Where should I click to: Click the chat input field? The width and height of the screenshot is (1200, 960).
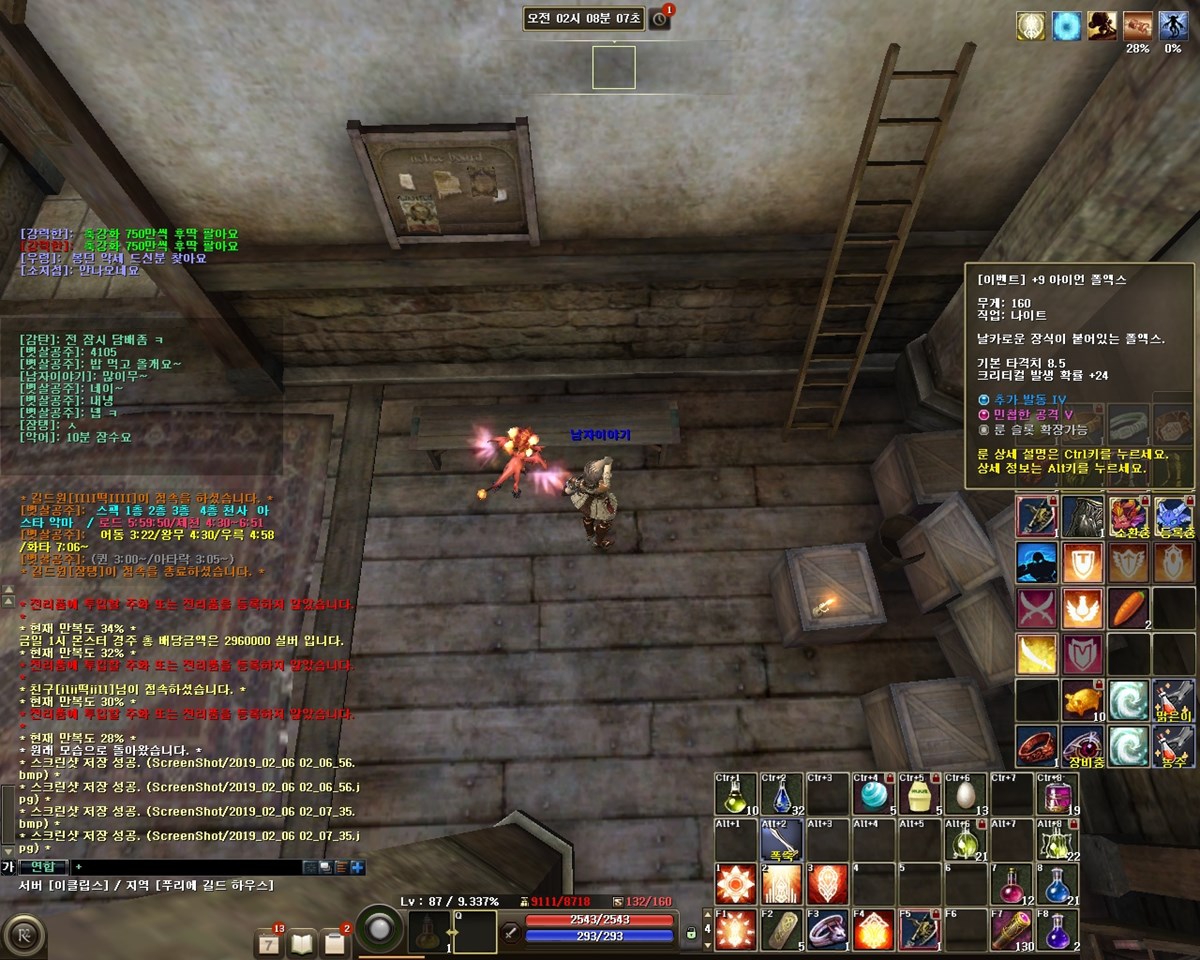coord(190,867)
